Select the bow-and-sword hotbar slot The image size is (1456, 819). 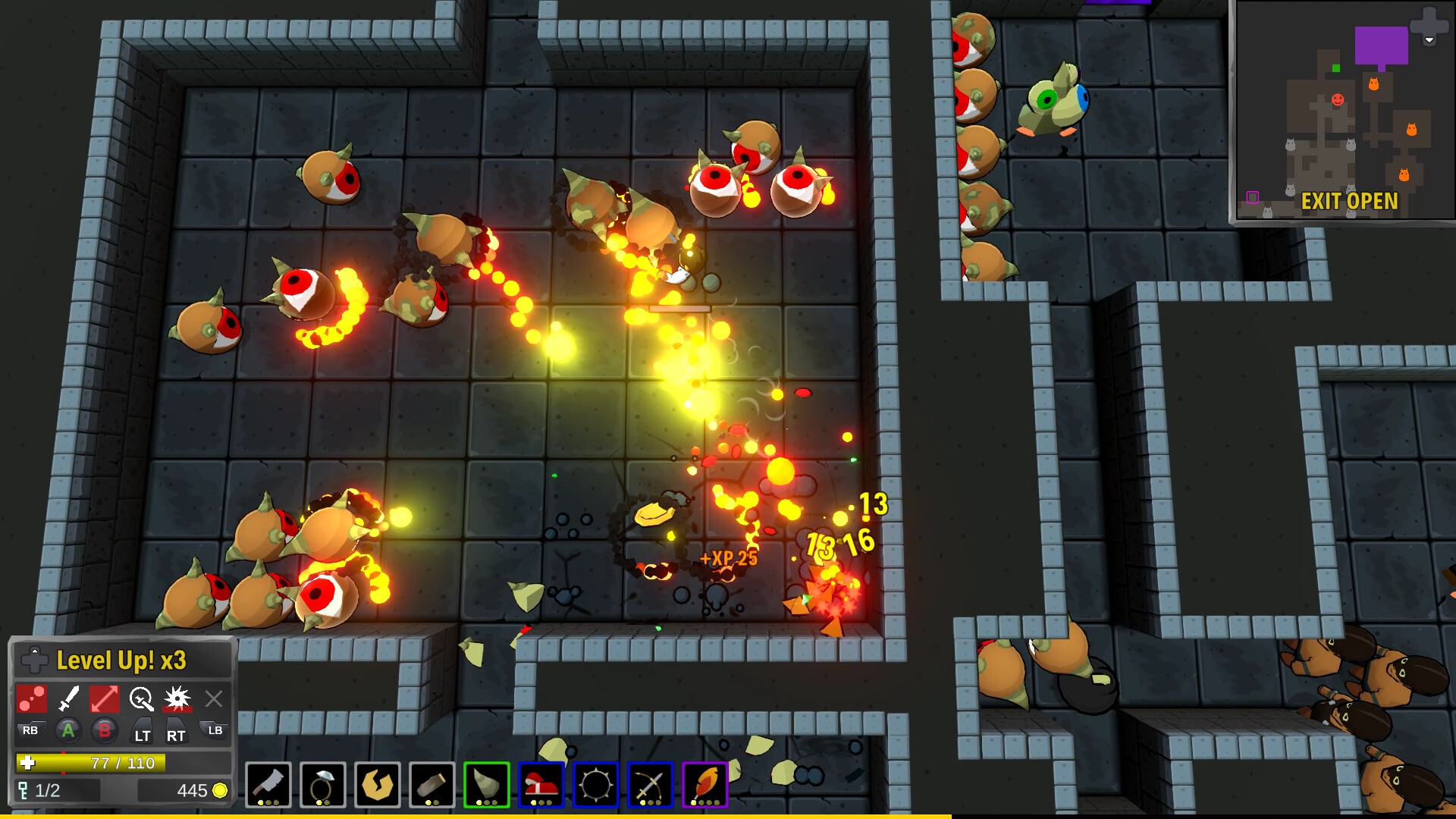click(651, 785)
